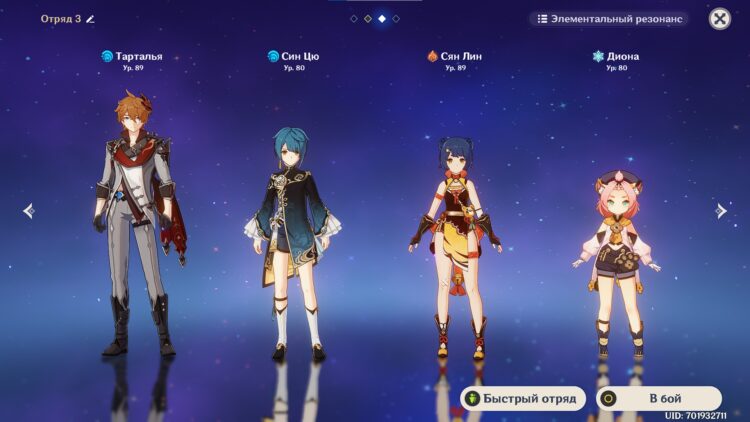
Task: Go to the previous party with the left arrow
Action: [x=28, y=211]
